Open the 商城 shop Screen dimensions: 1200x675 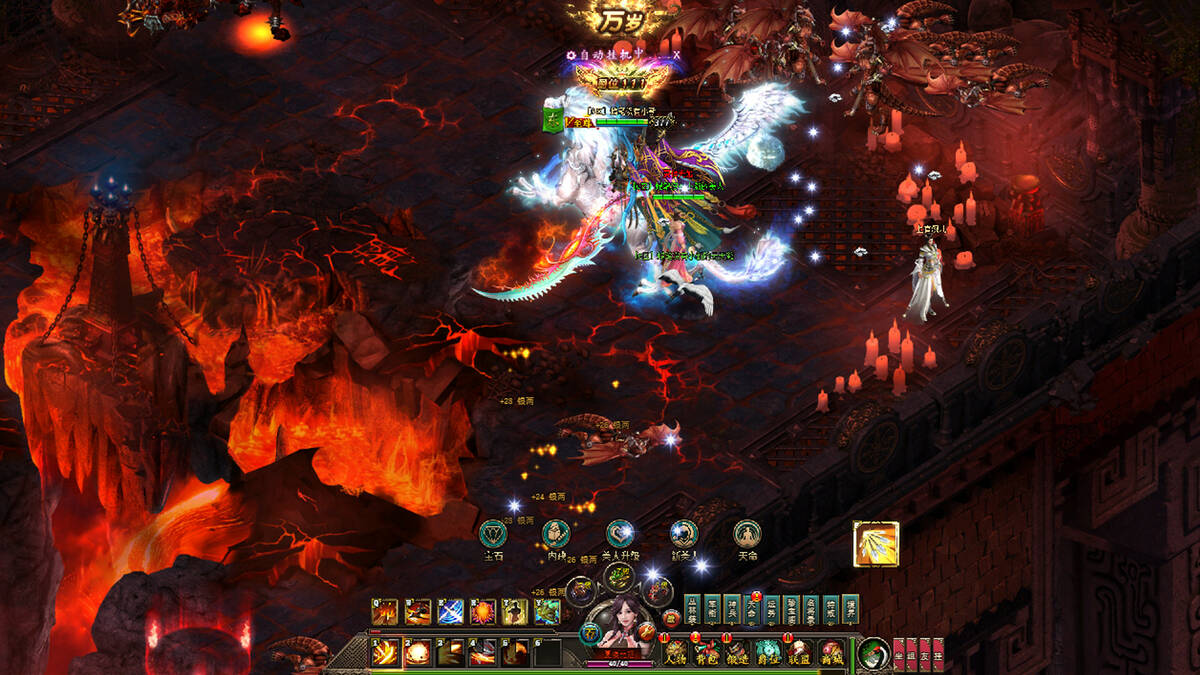point(830,653)
